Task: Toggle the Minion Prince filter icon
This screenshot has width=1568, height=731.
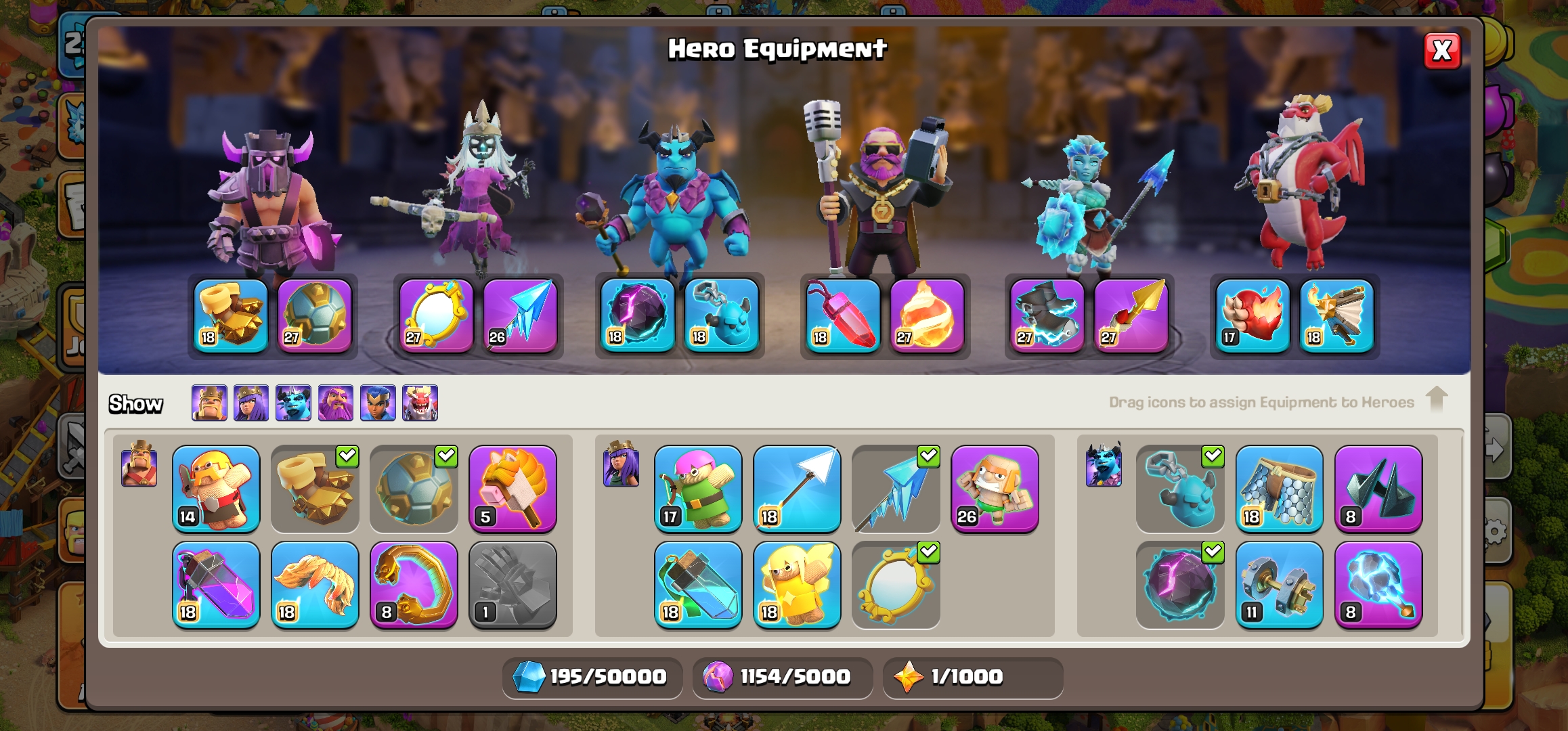Action: pos(293,403)
